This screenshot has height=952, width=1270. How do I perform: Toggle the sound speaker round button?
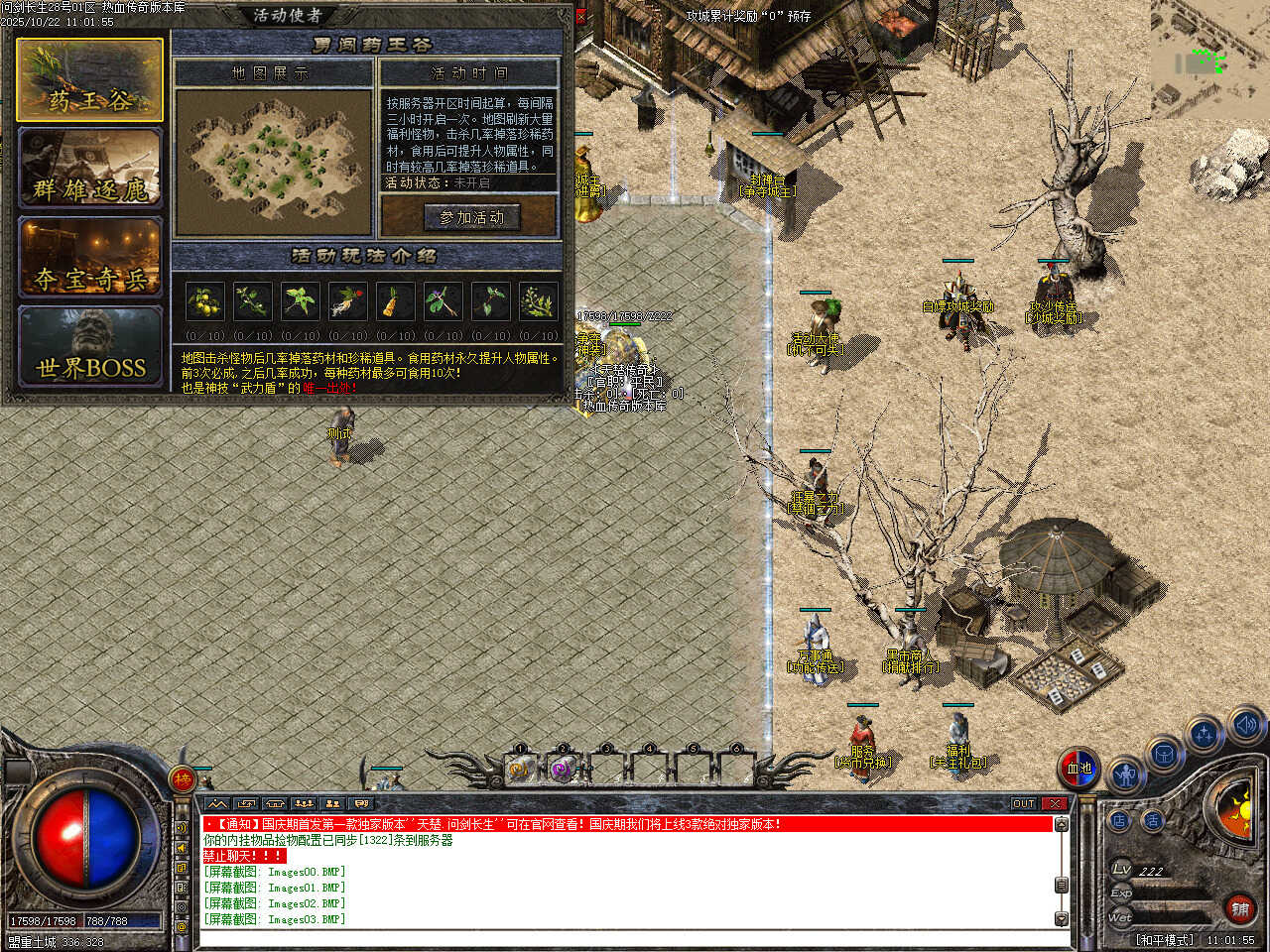click(1245, 725)
